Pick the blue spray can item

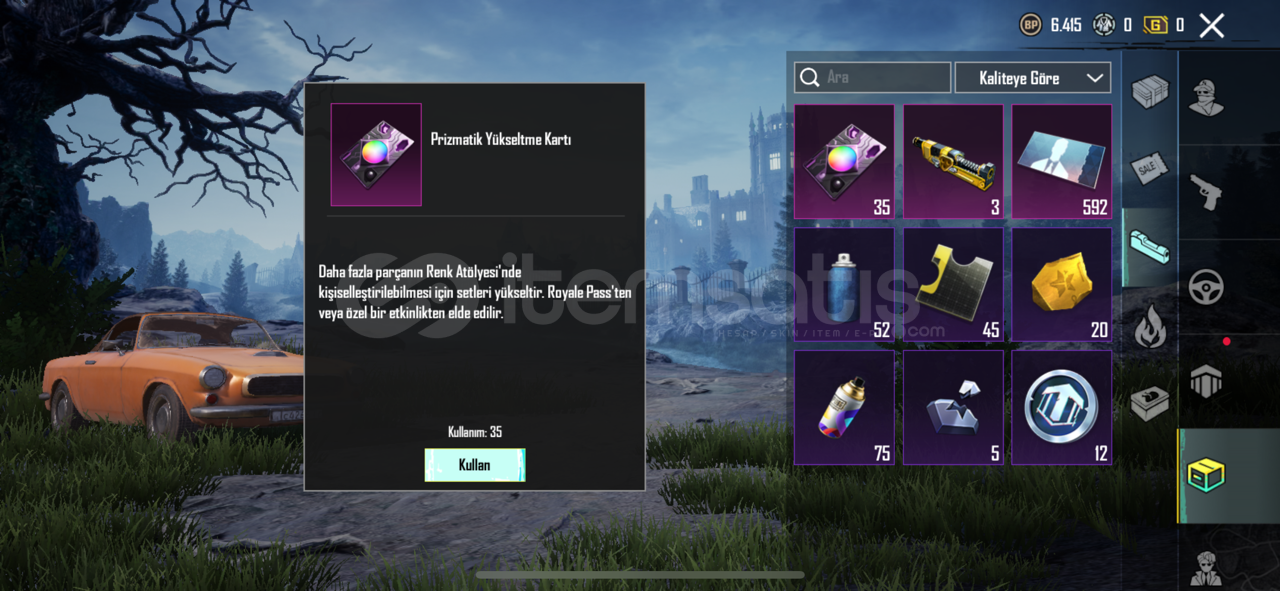844,285
